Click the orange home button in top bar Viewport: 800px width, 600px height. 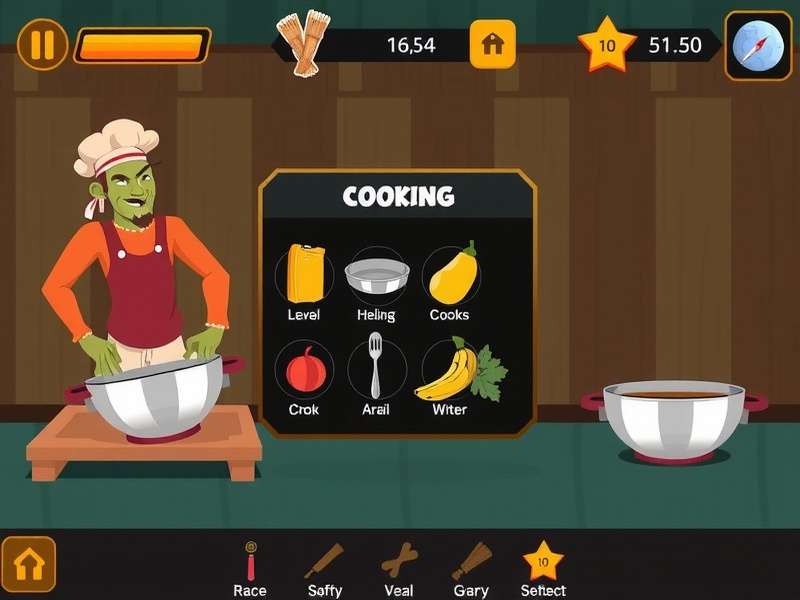(492, 45)
